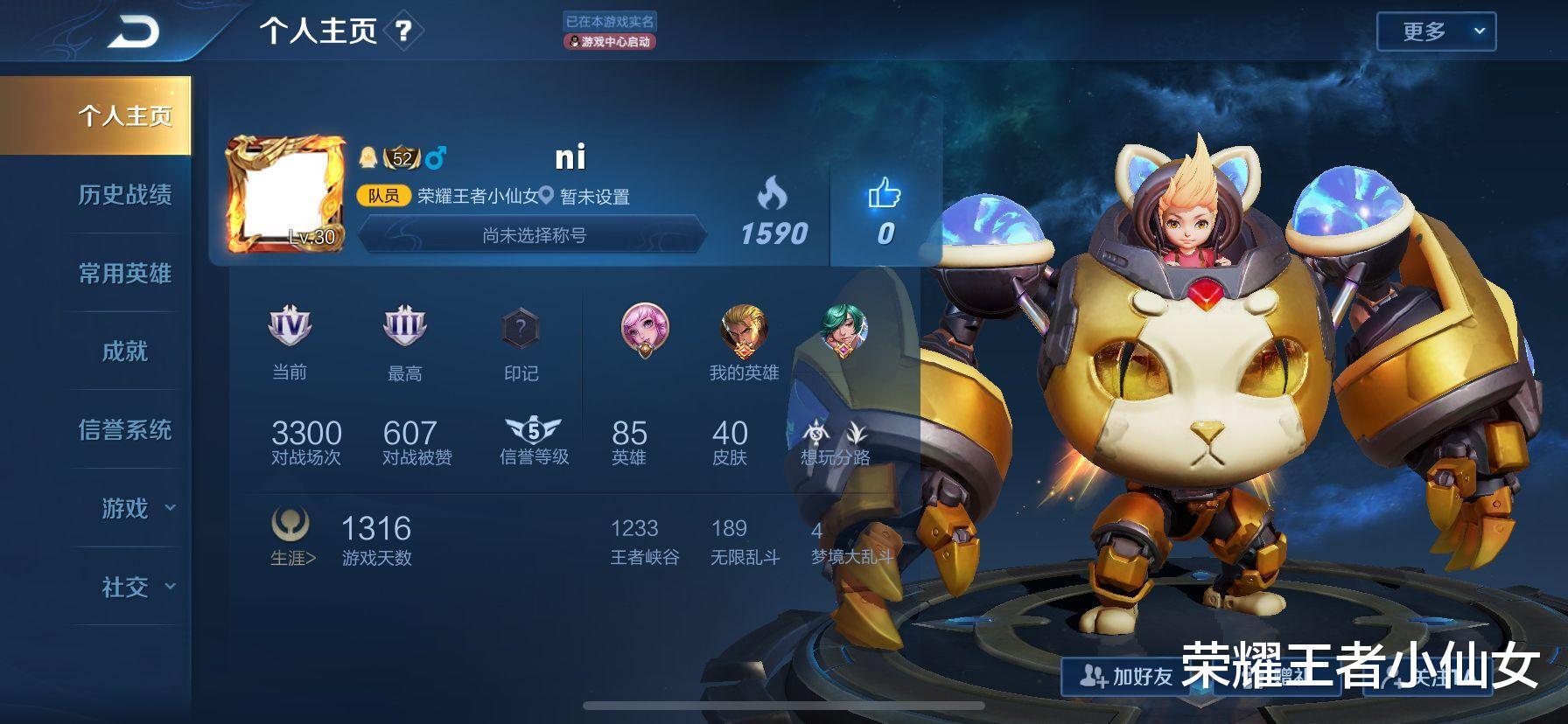1568x724 pixels.
Task: Click the thumbs-up like button
Action: click(x=885, y=195)
